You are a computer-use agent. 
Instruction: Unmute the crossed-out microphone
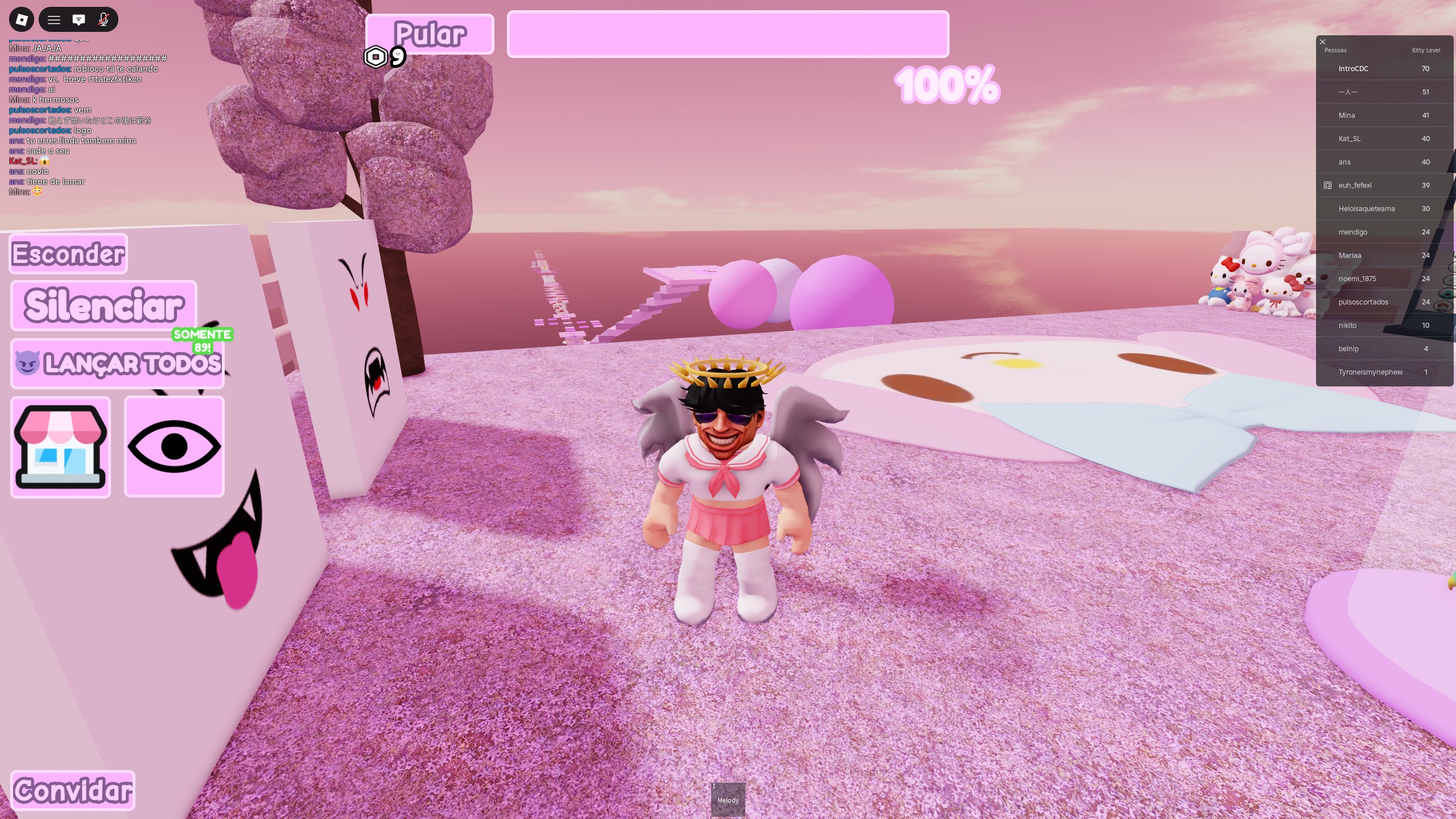click(104, 19)
